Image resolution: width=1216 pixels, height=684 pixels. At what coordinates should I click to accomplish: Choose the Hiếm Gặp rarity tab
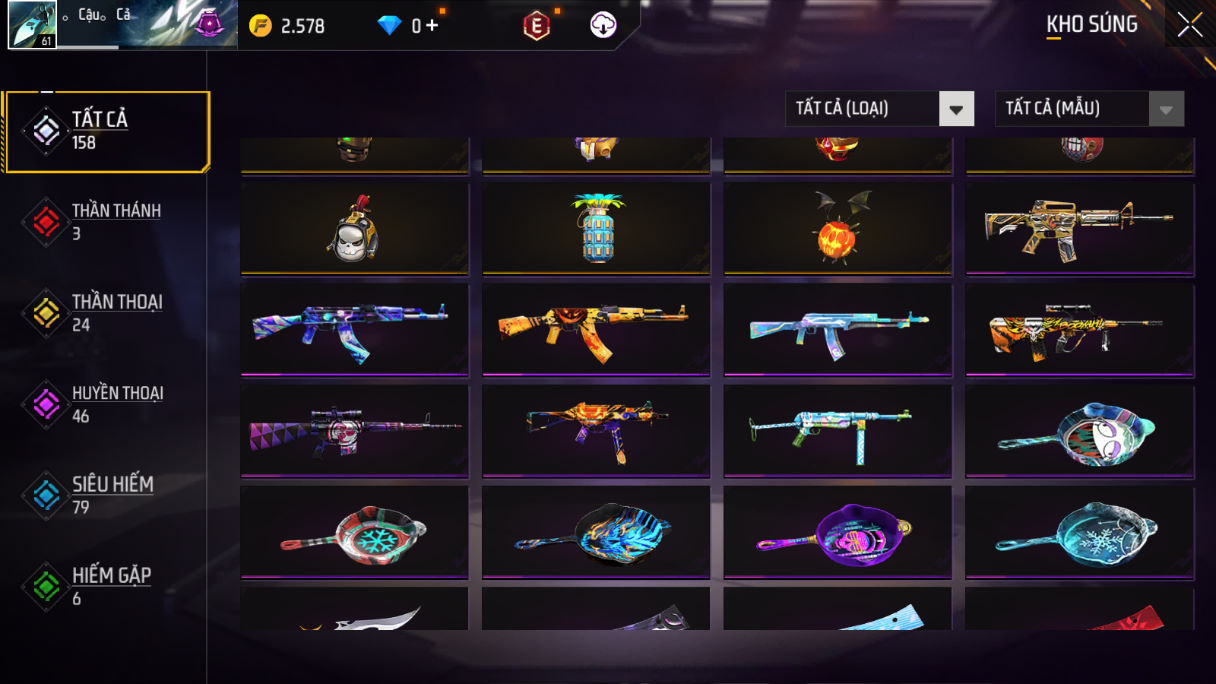[106, 587]
